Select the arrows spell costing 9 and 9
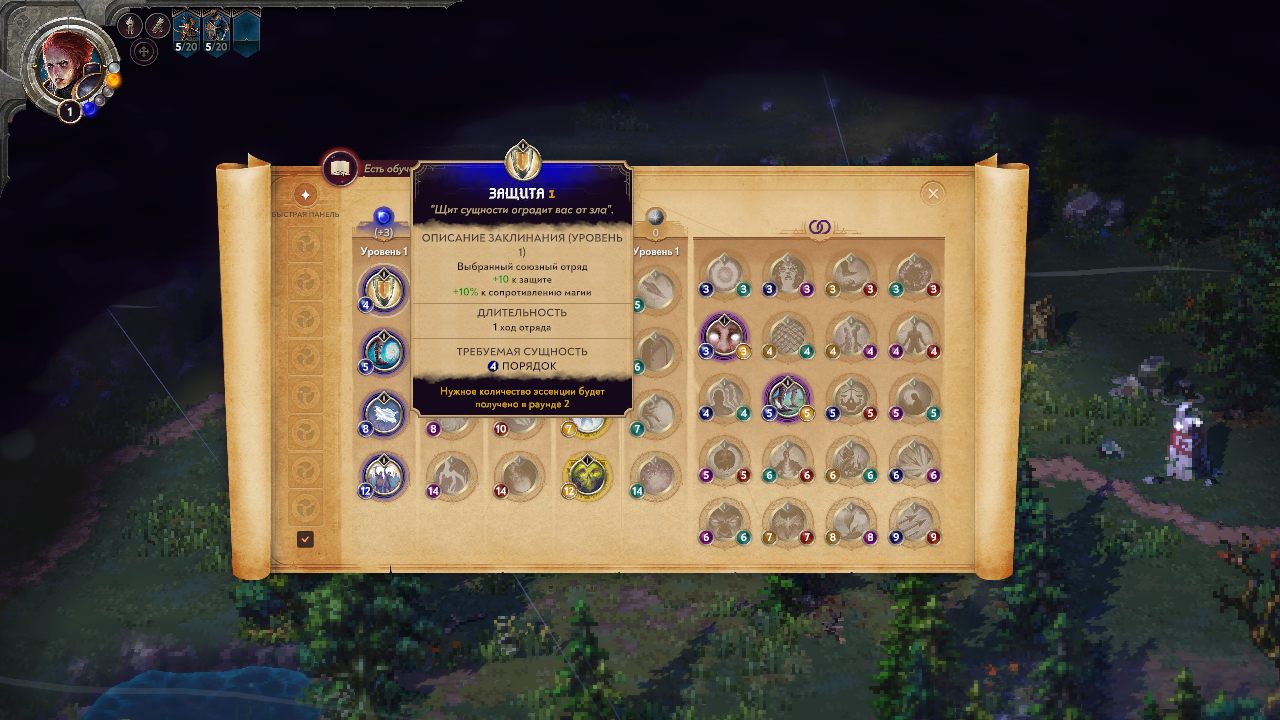 click(913, 520)
